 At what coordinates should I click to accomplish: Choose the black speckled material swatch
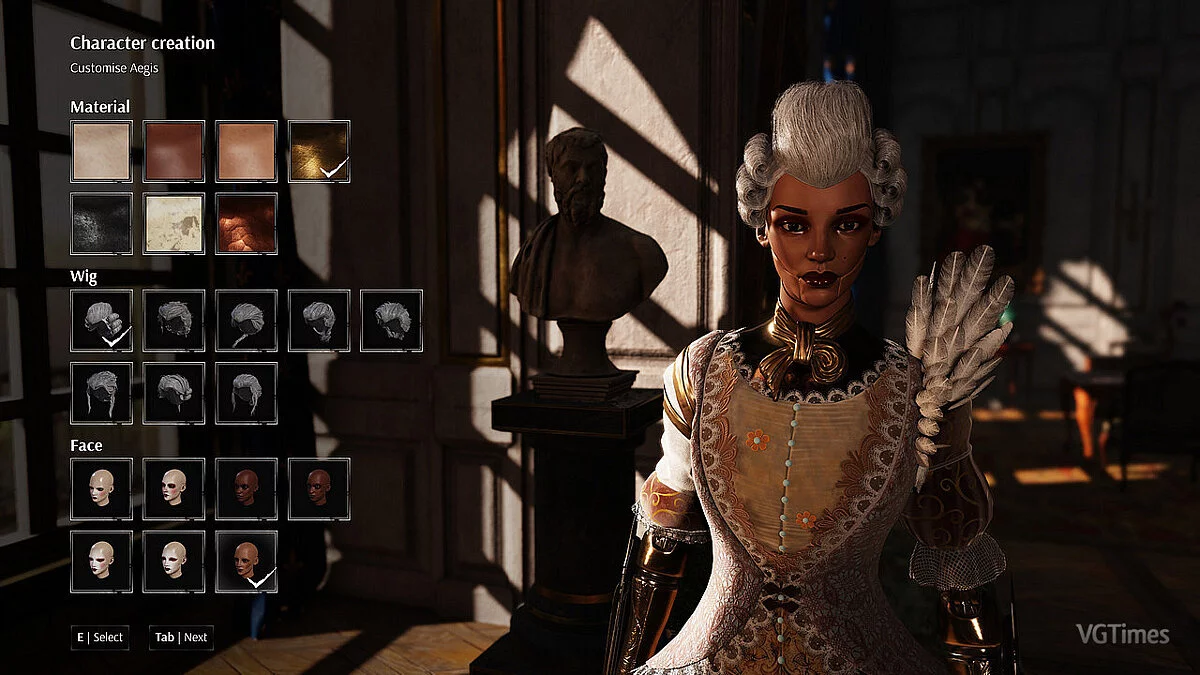point(101,224)
